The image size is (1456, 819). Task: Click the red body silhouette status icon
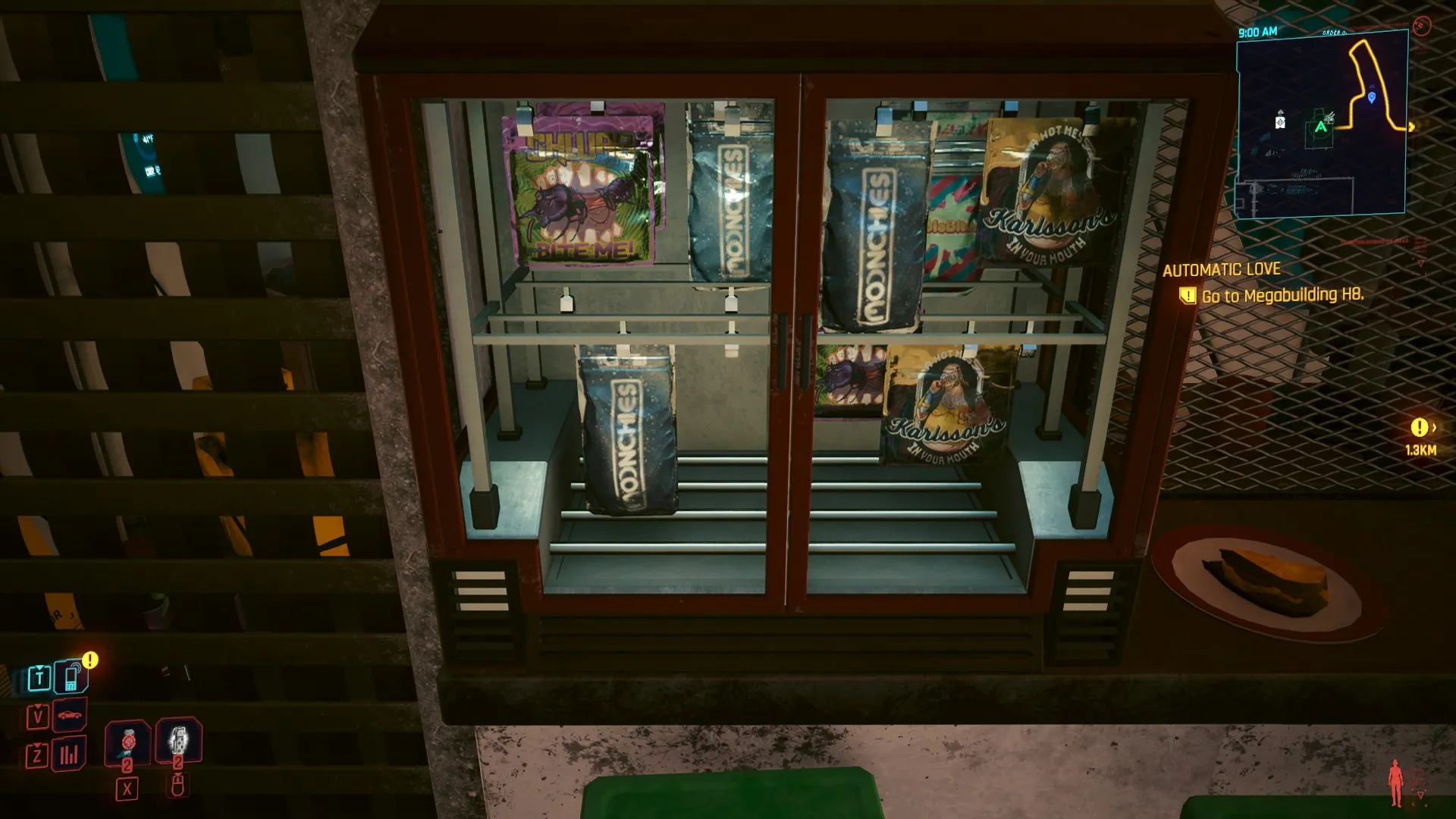pyautogui.click(x=1395, y=783)
